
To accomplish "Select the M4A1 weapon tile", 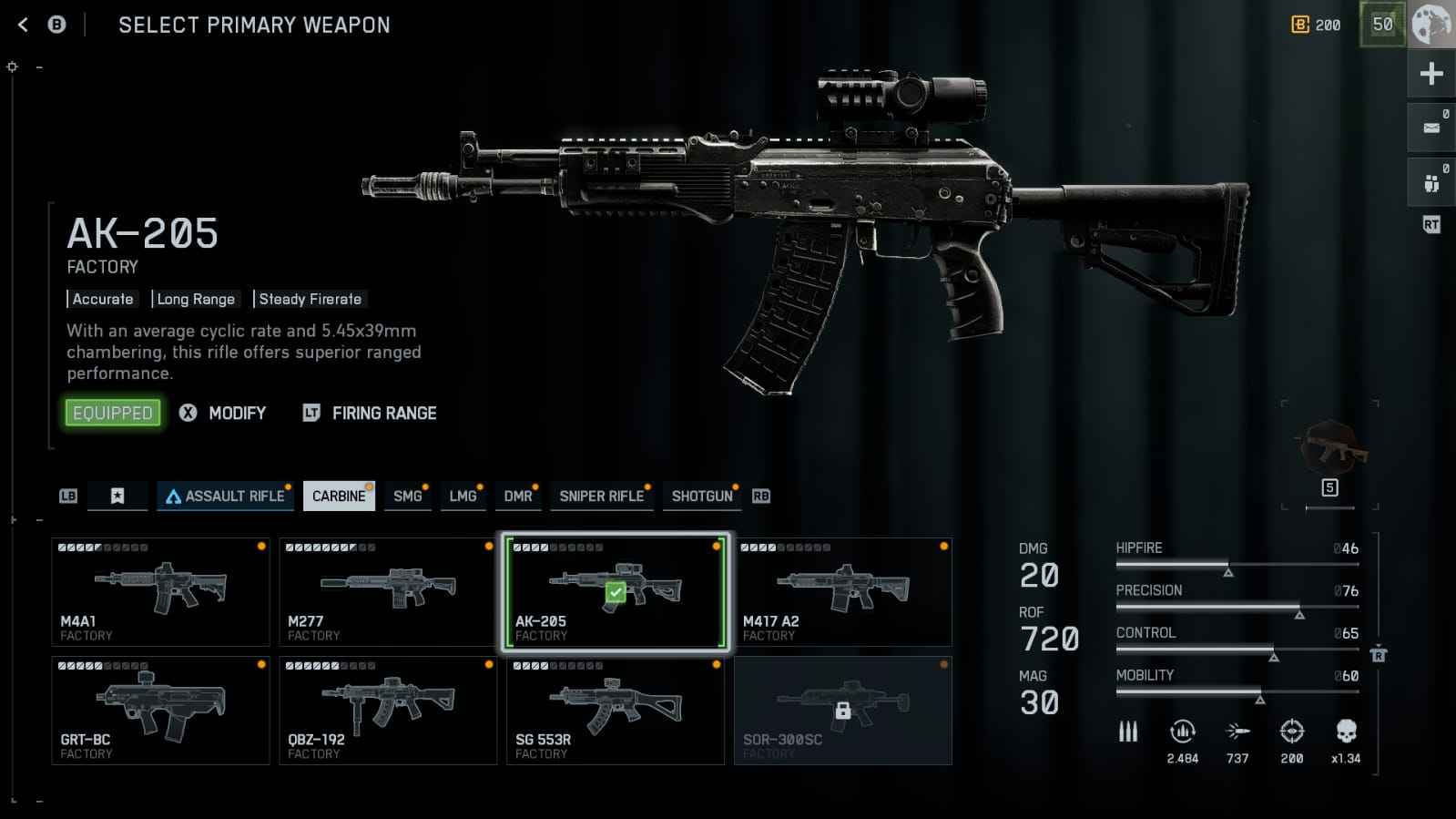I will click(x=160, y=592).
